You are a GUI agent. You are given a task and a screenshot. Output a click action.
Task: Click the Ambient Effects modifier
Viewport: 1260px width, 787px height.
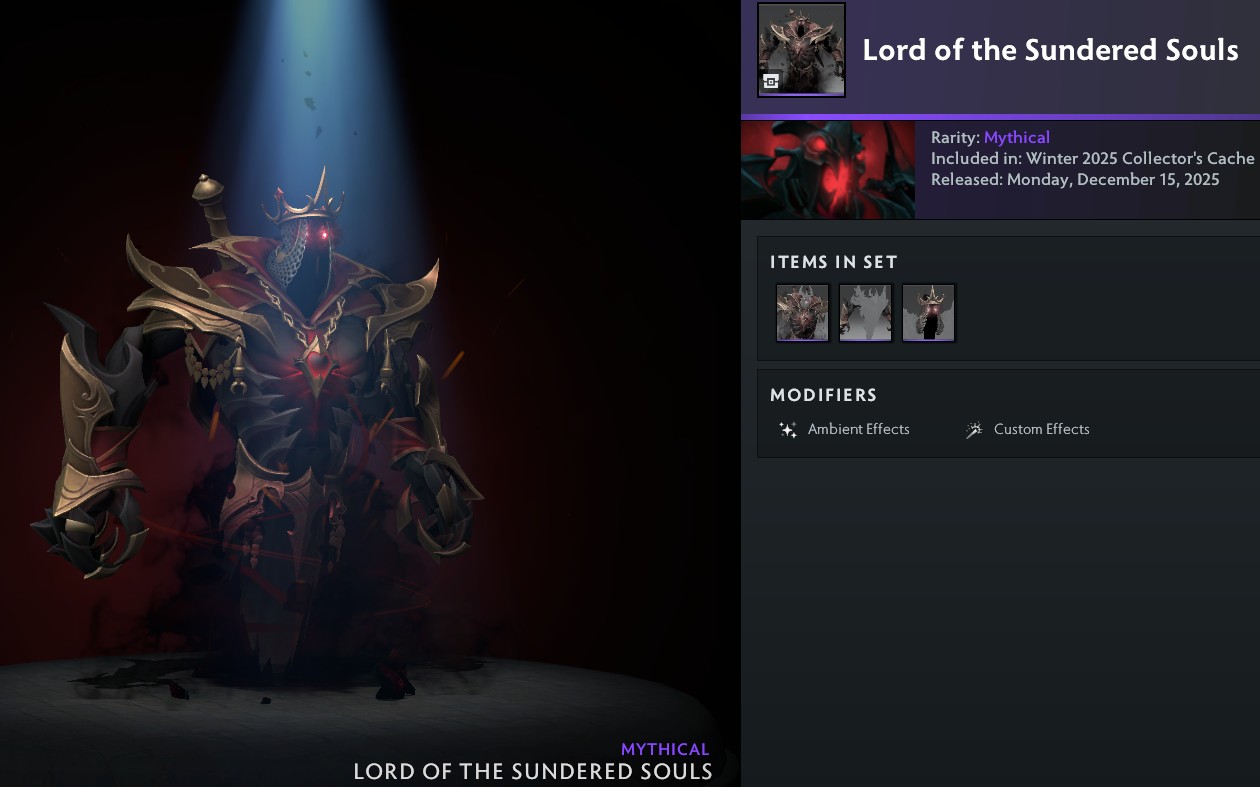point(845,429)
